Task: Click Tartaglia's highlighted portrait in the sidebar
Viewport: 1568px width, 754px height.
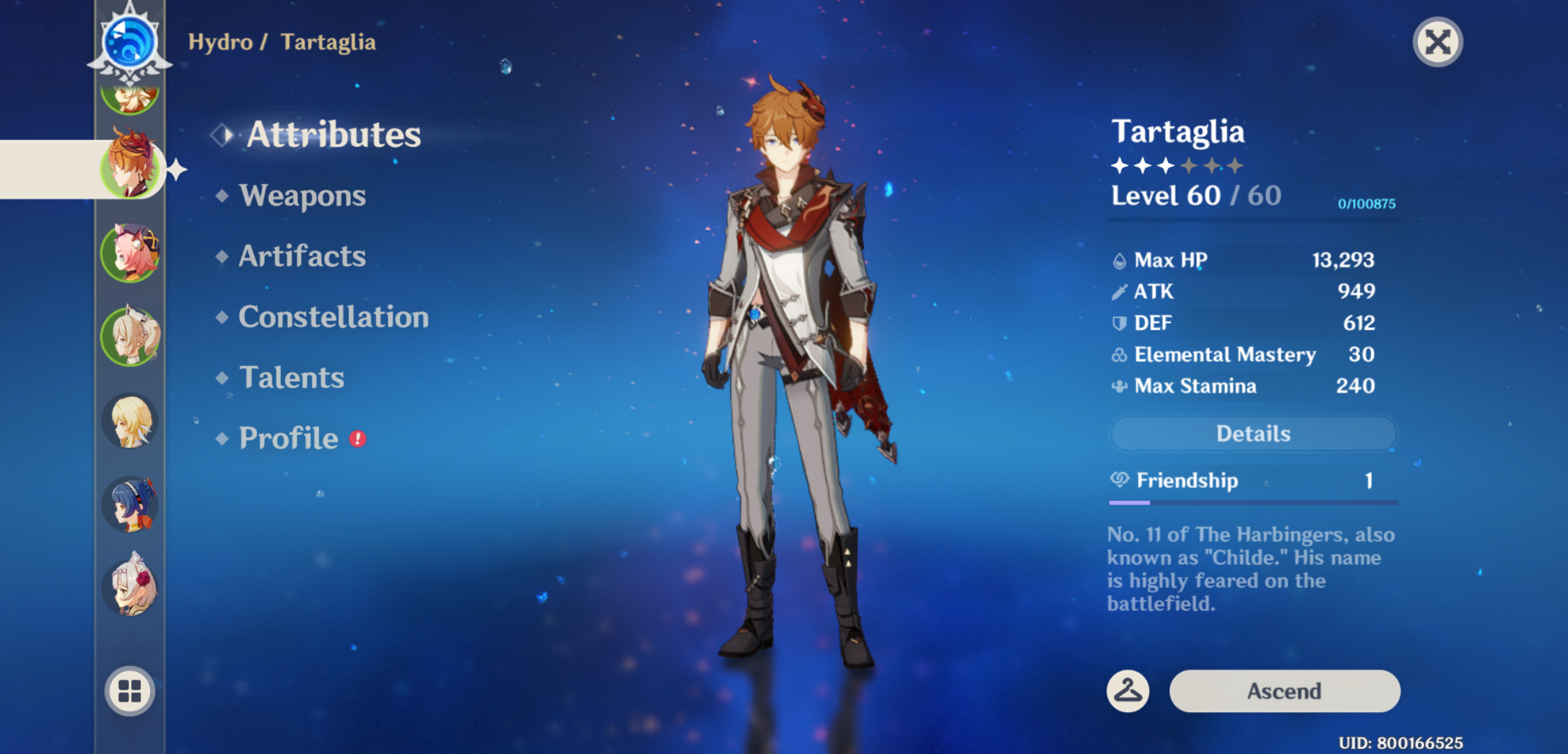Action: [x=130, y=168]
